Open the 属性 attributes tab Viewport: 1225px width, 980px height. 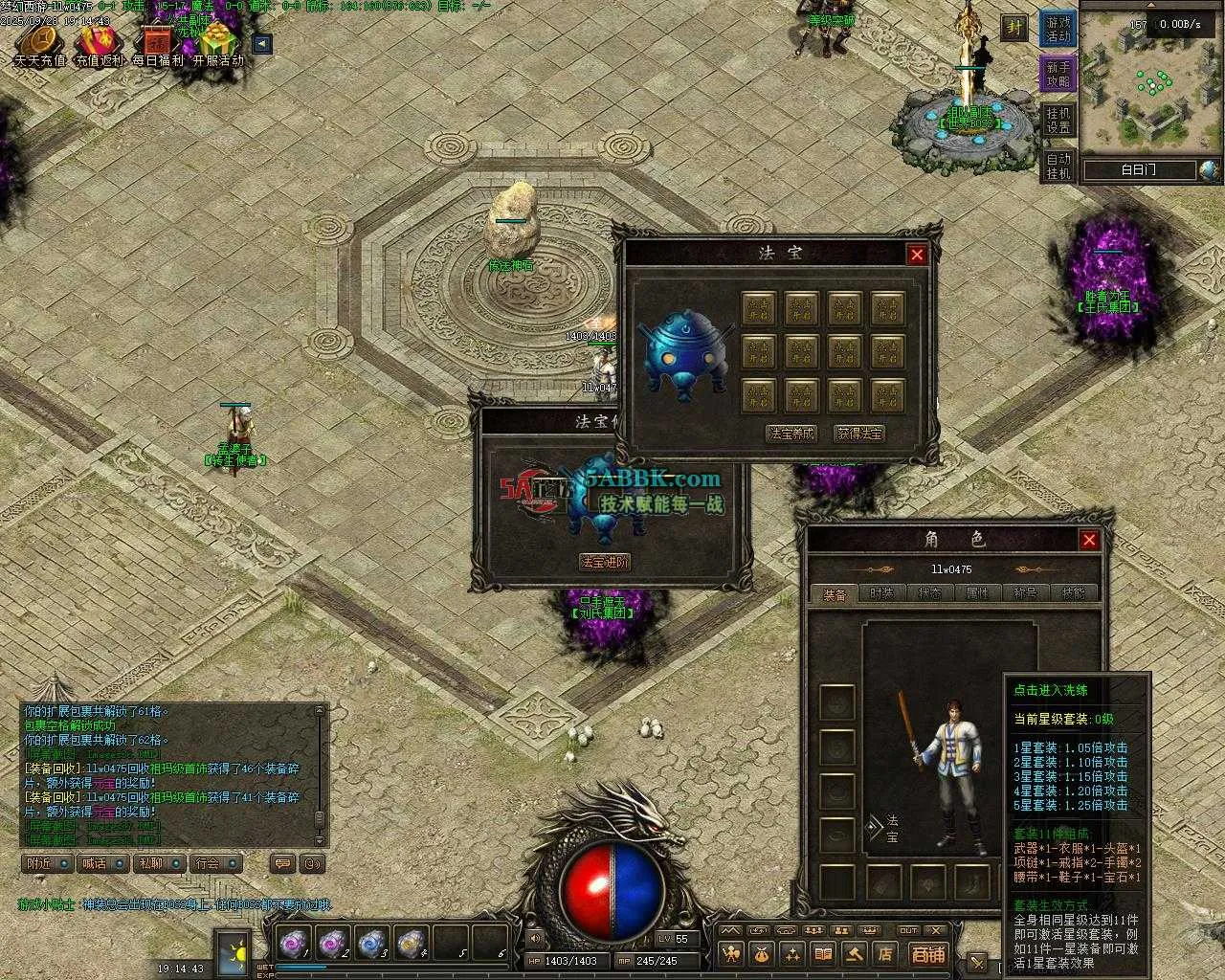click(977, 594)
